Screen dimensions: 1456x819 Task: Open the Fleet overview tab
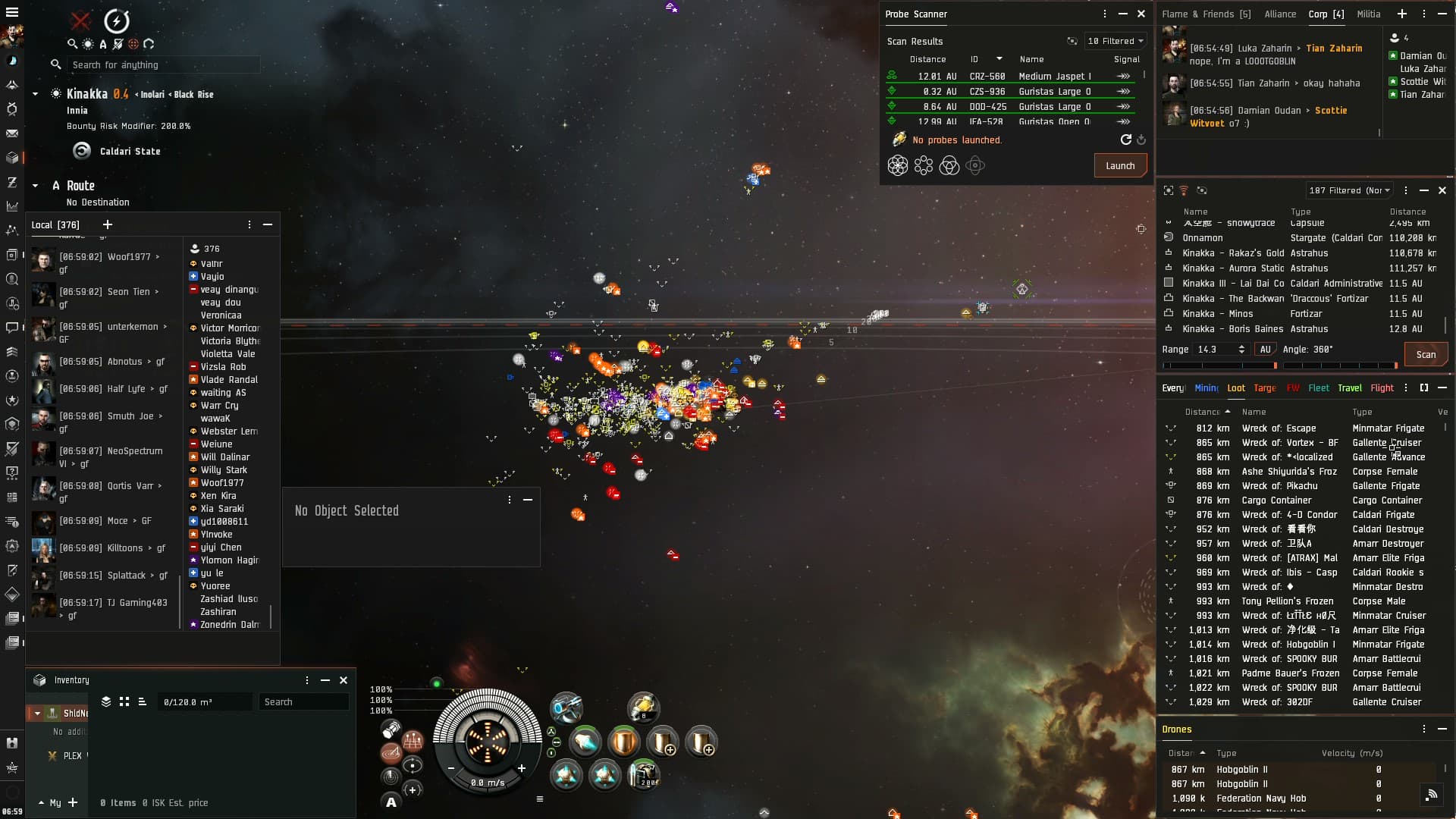1318,388
